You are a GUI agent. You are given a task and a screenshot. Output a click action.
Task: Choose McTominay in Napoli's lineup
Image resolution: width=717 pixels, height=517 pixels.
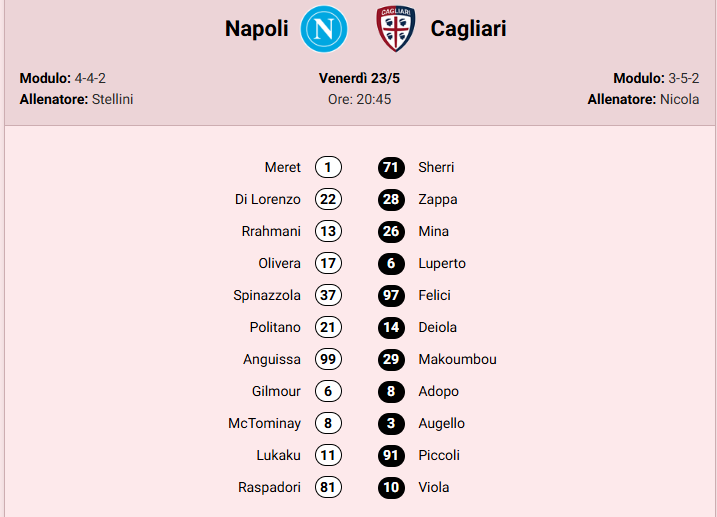264,423
